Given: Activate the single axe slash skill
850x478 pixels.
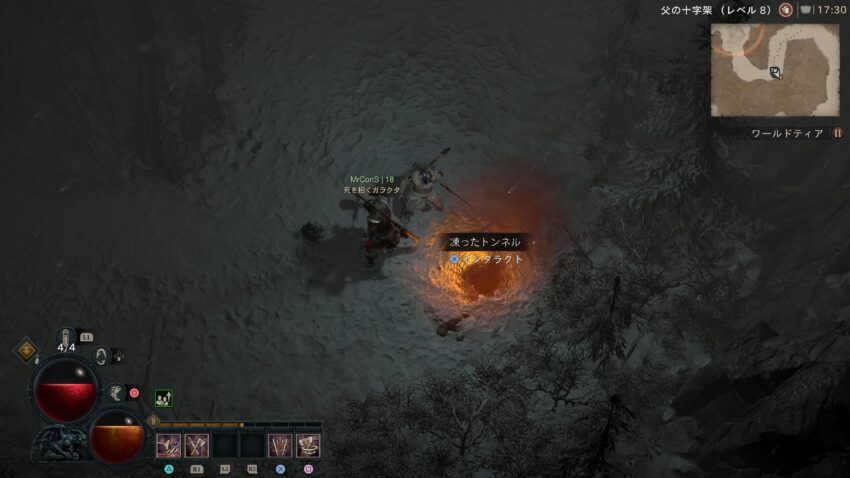Looking at the screenshot, I should coord(168,446).
